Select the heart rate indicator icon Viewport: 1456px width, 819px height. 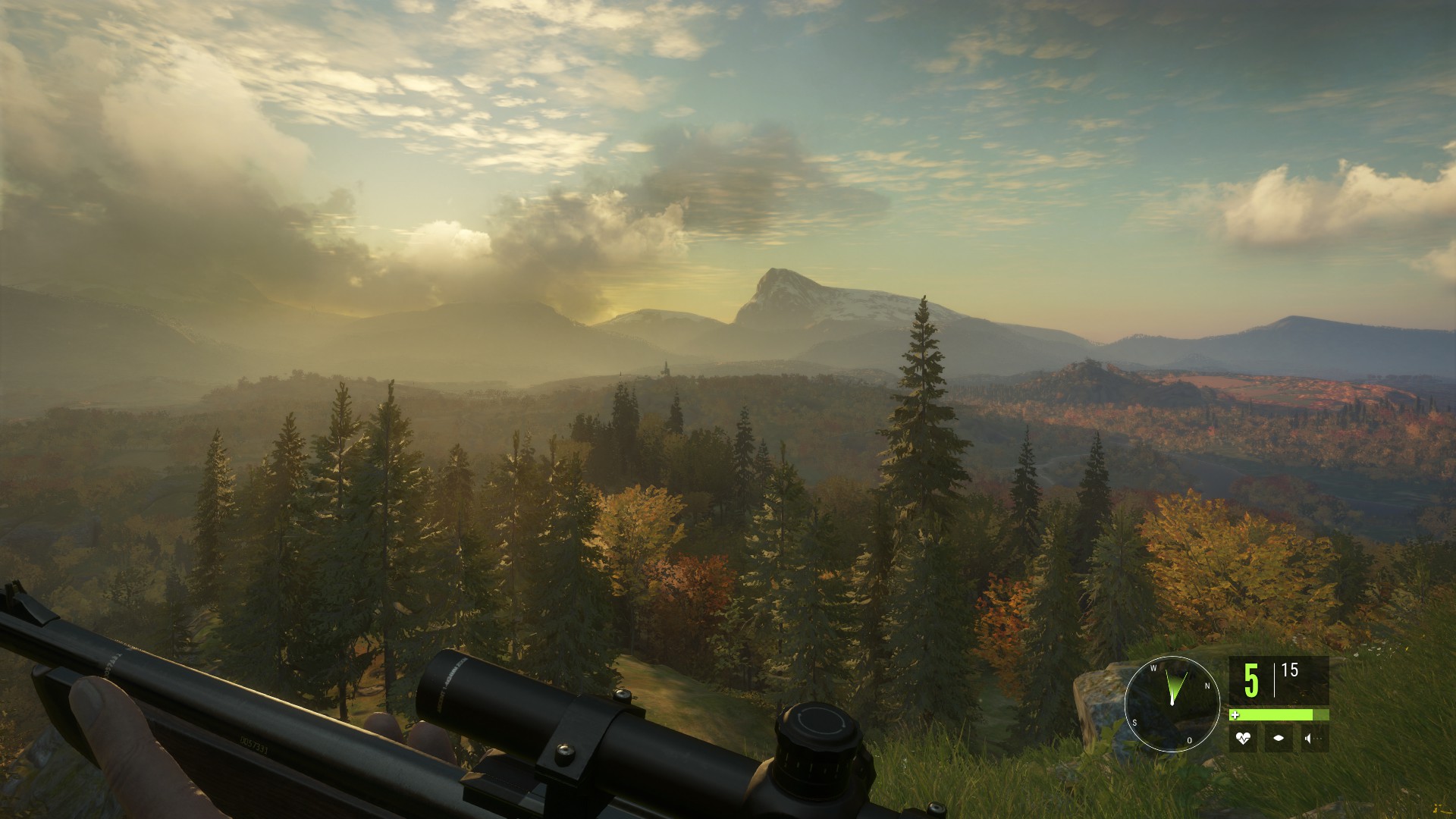(x=1242, y=738)
